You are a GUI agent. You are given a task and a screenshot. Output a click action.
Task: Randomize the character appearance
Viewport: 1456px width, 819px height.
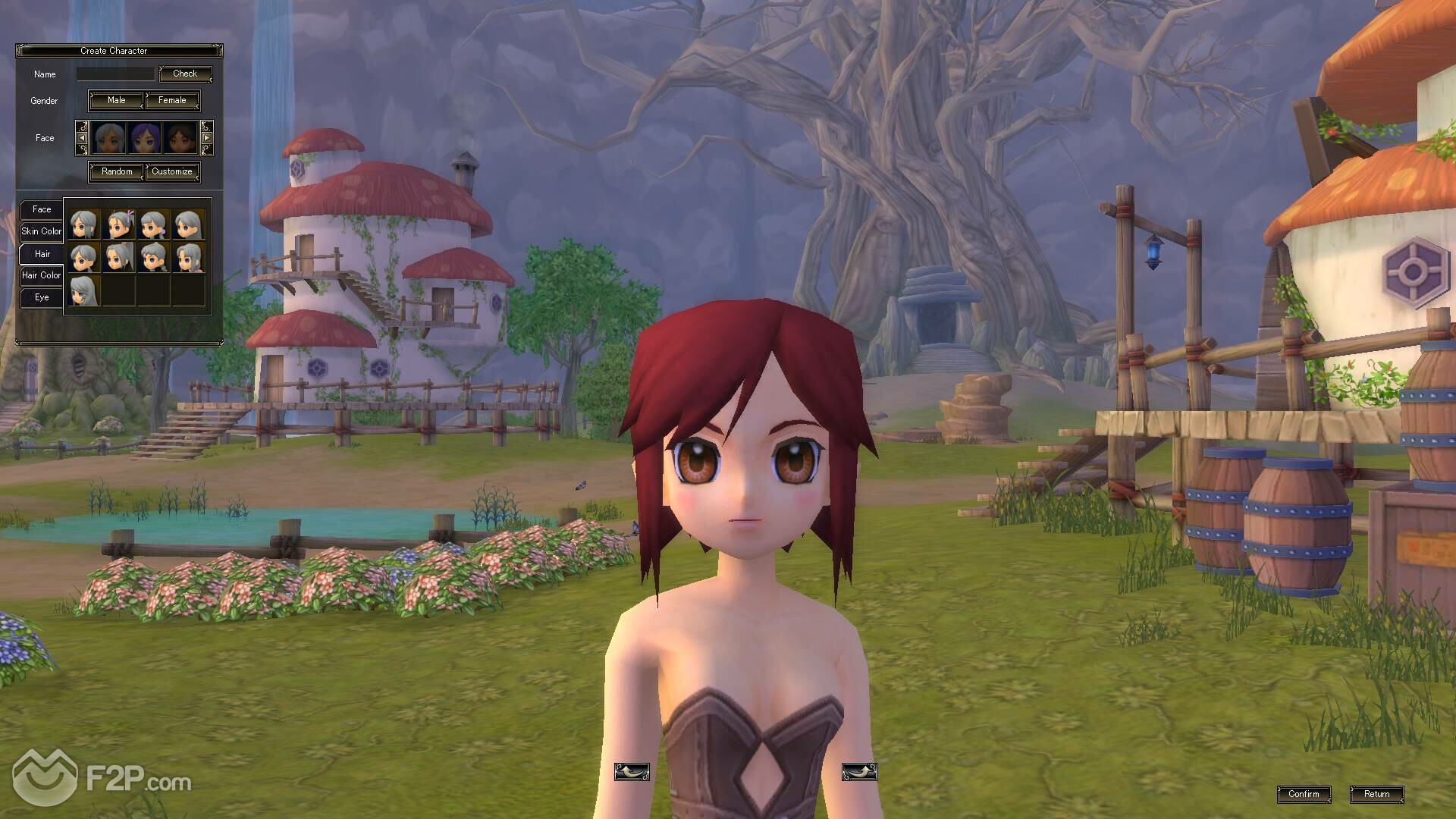(x=117, y=171)
